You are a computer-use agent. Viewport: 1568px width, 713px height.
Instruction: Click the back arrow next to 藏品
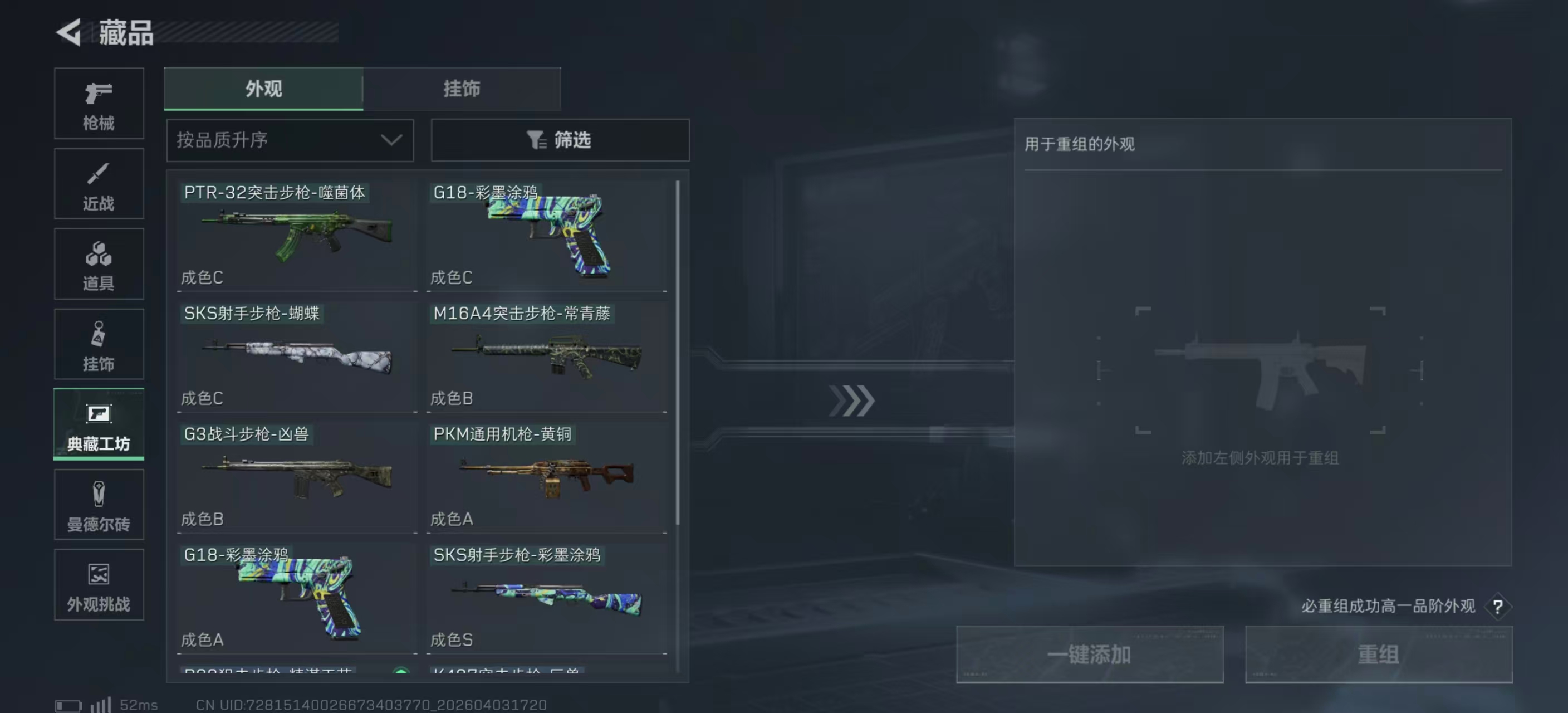(69, 32)
